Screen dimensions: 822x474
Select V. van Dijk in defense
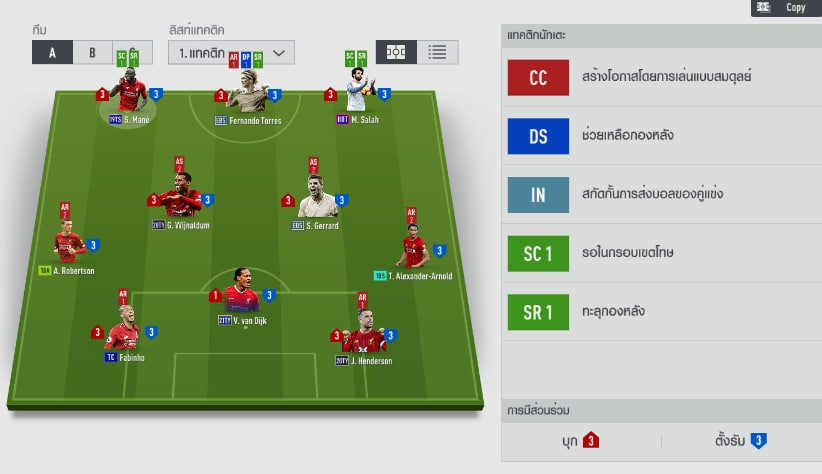[242, 297]
